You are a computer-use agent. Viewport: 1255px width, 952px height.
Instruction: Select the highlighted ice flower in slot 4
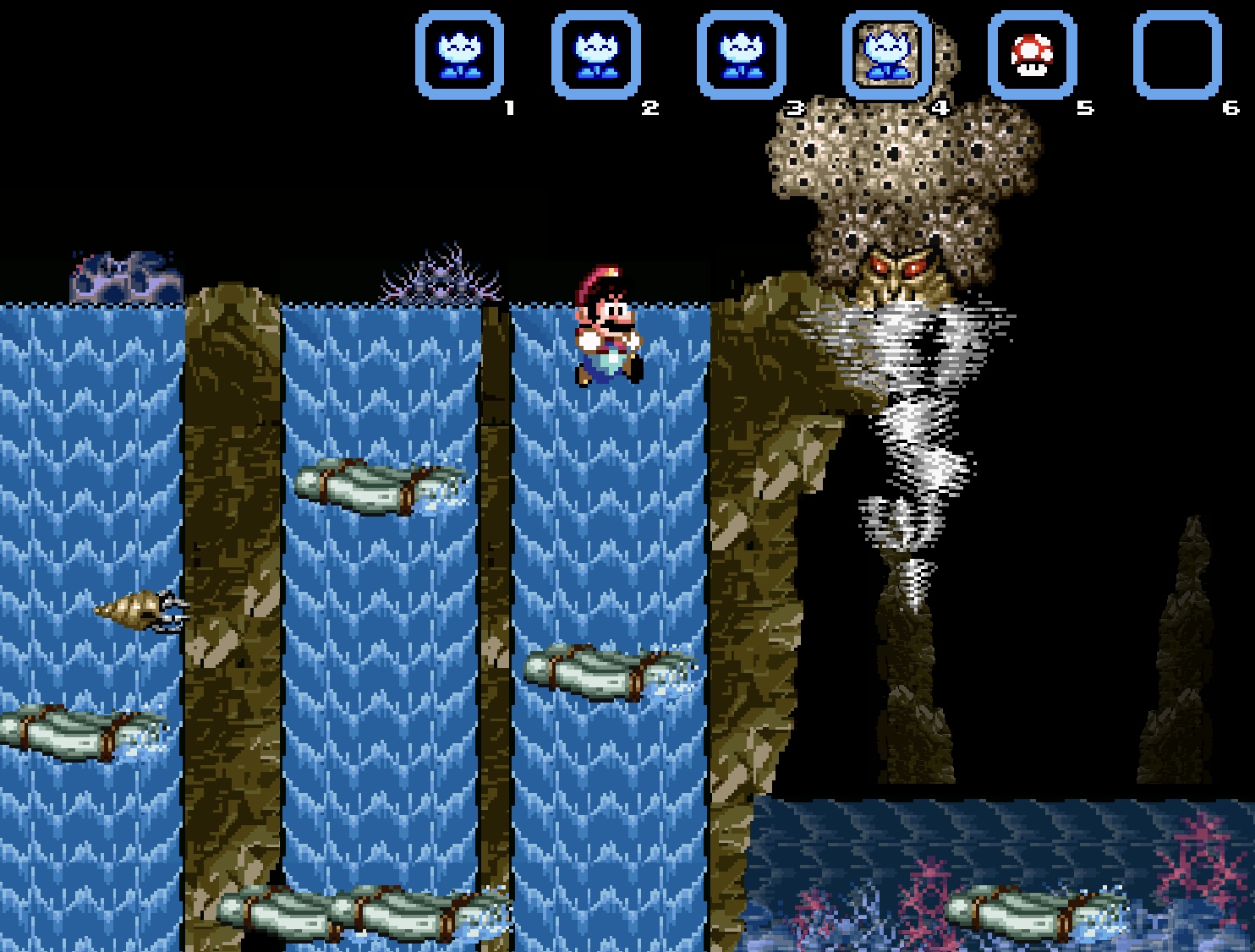[x=886, y=53]
